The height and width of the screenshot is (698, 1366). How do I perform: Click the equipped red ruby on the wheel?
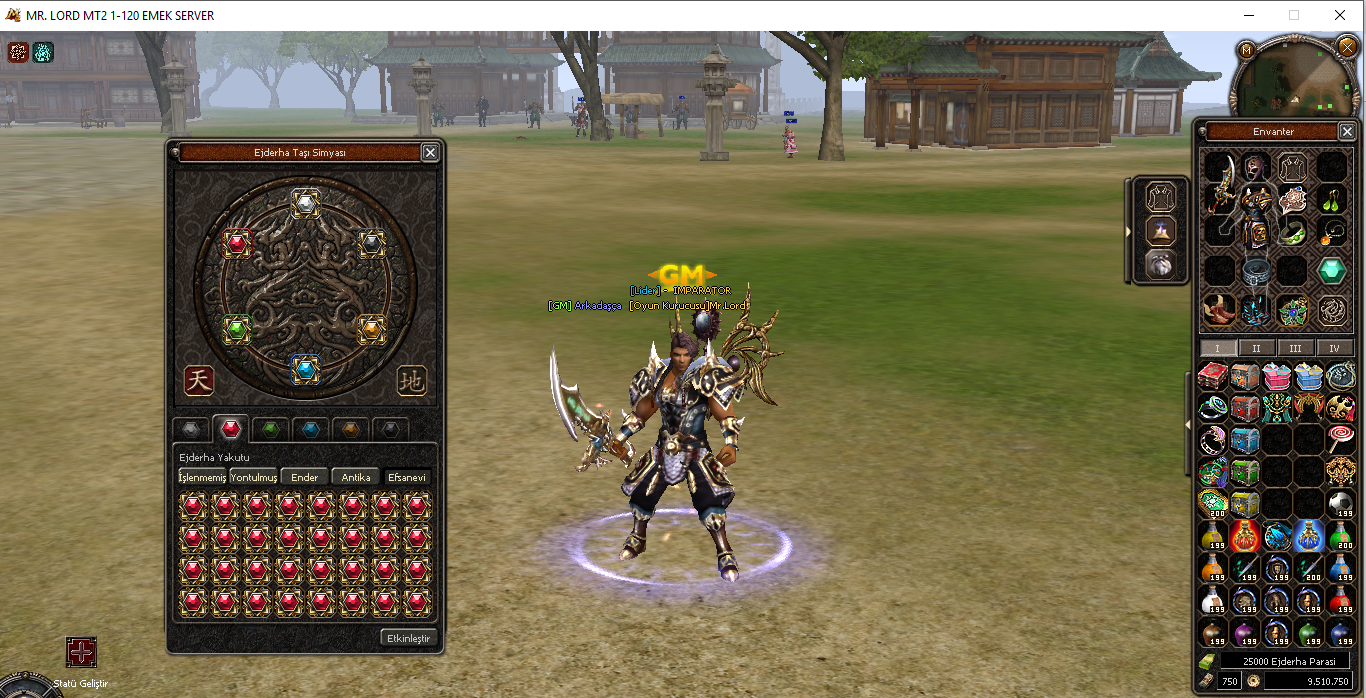coord(237,243)
